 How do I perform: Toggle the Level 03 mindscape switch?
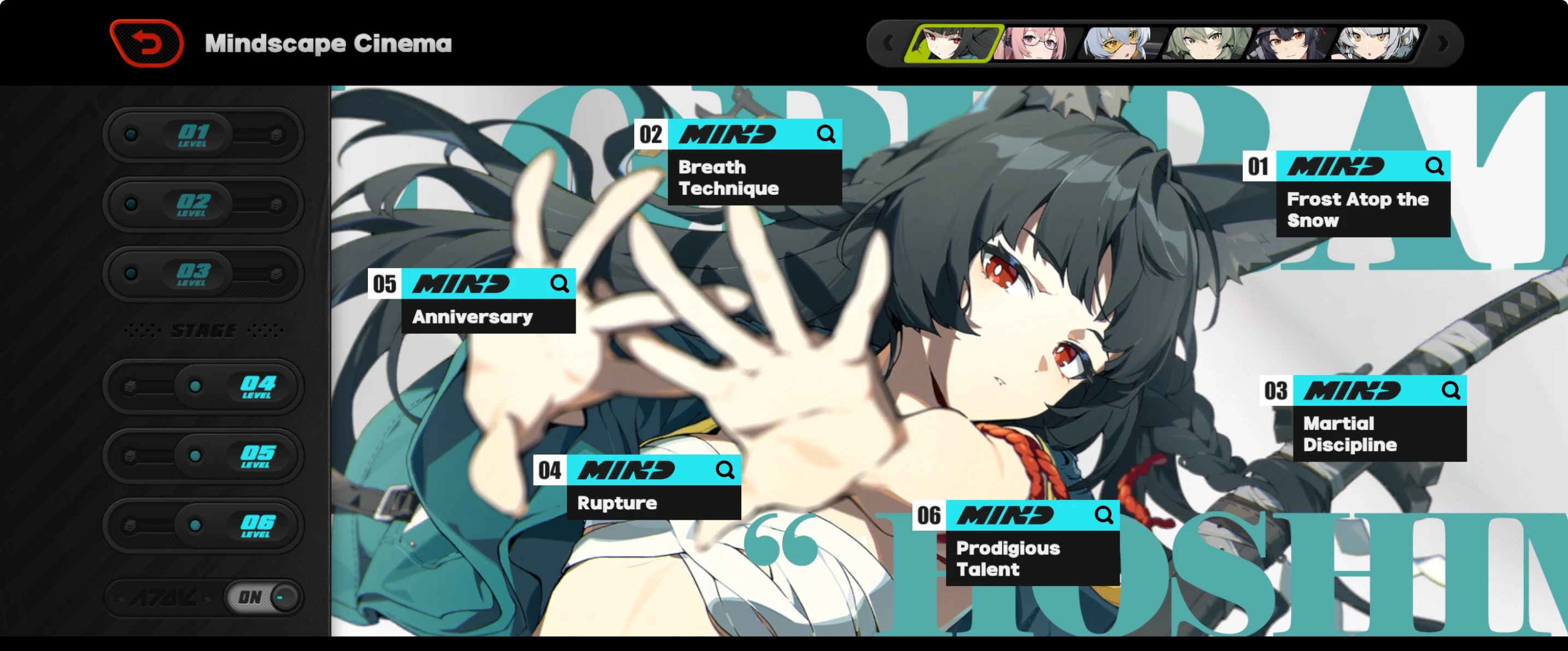tap(203, 274)
